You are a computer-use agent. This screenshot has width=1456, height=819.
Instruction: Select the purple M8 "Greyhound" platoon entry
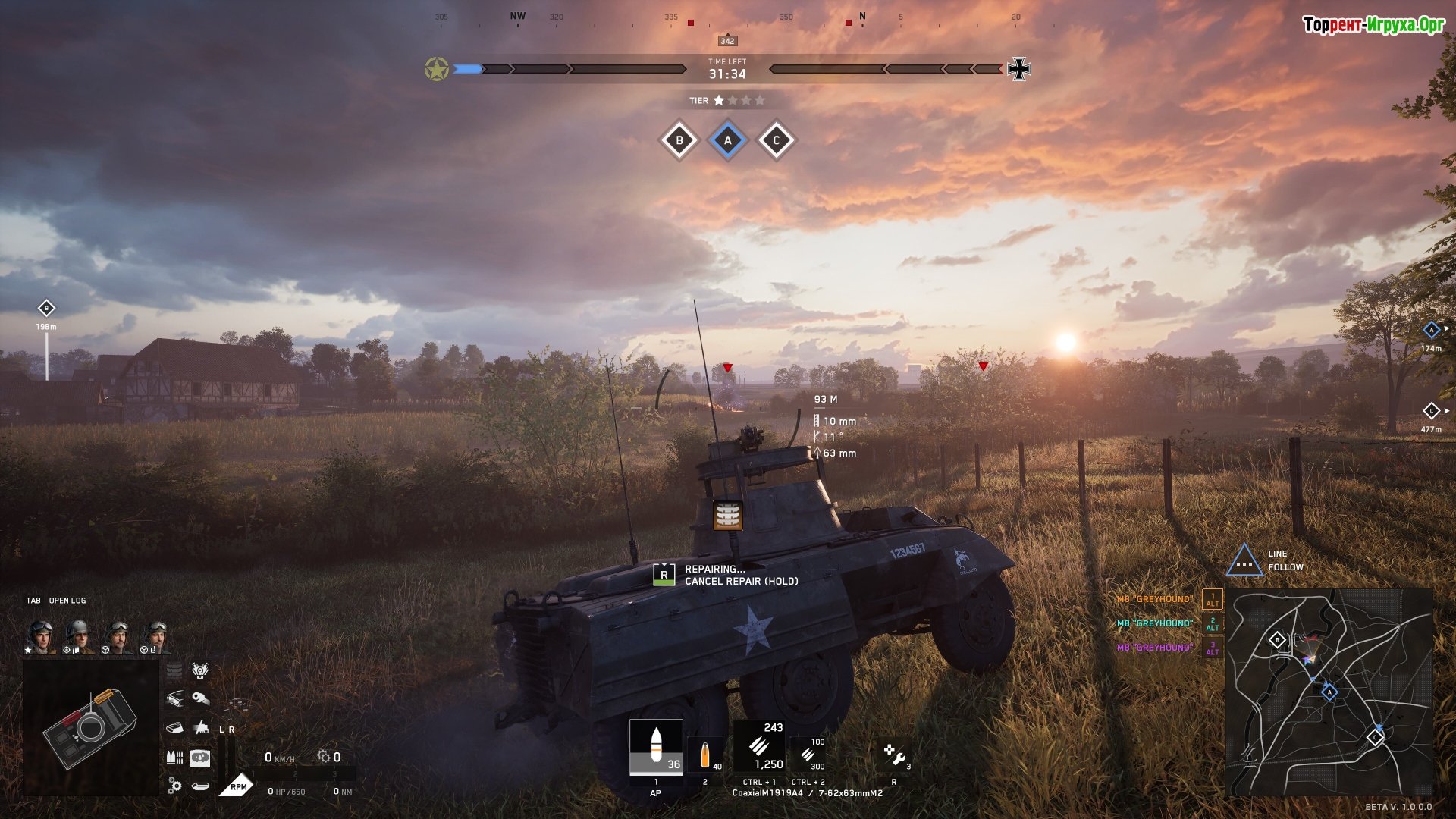(1154, 648)
